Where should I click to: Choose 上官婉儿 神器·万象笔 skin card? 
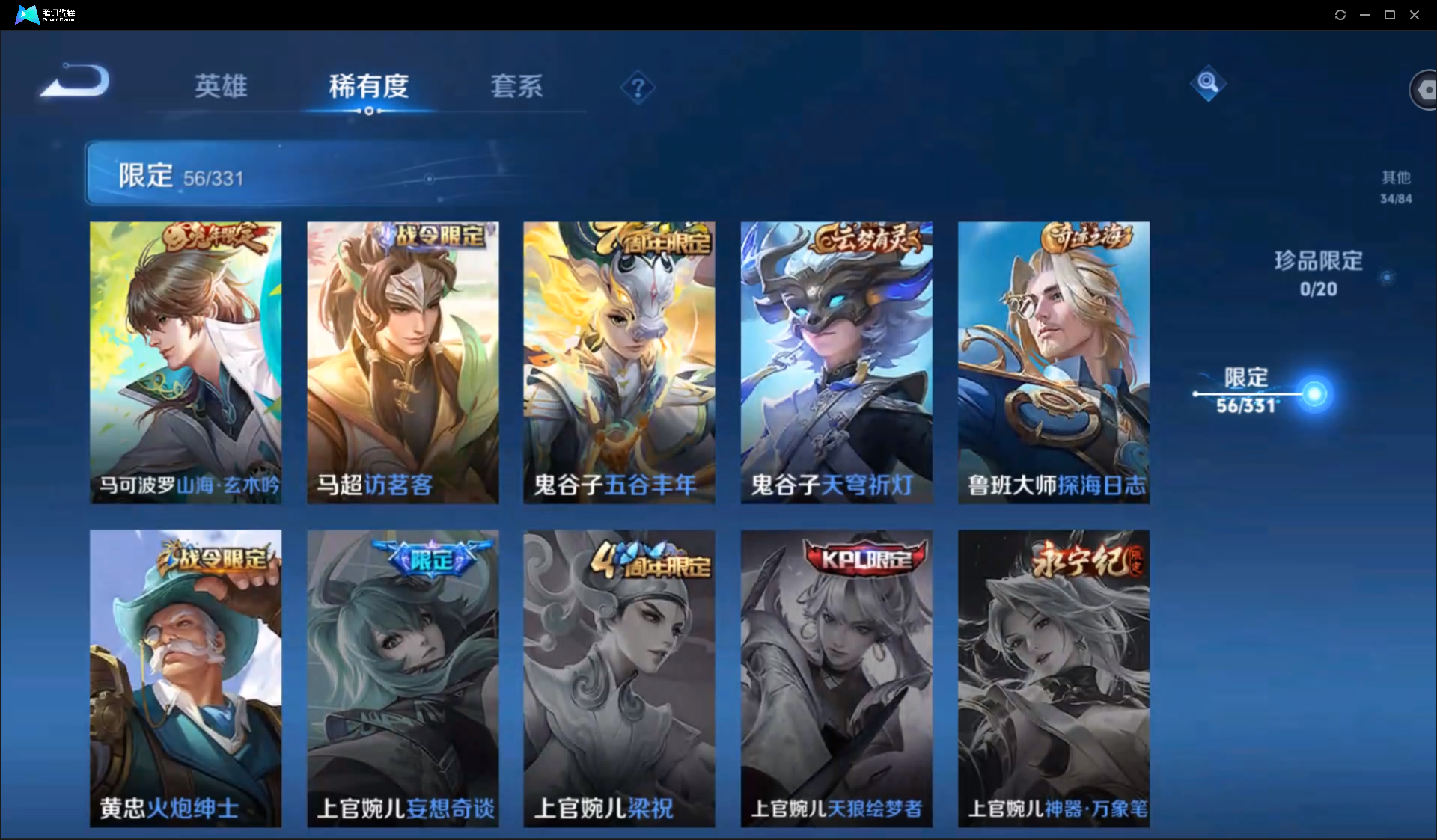pyautogui.click(x=1053, y=678)
